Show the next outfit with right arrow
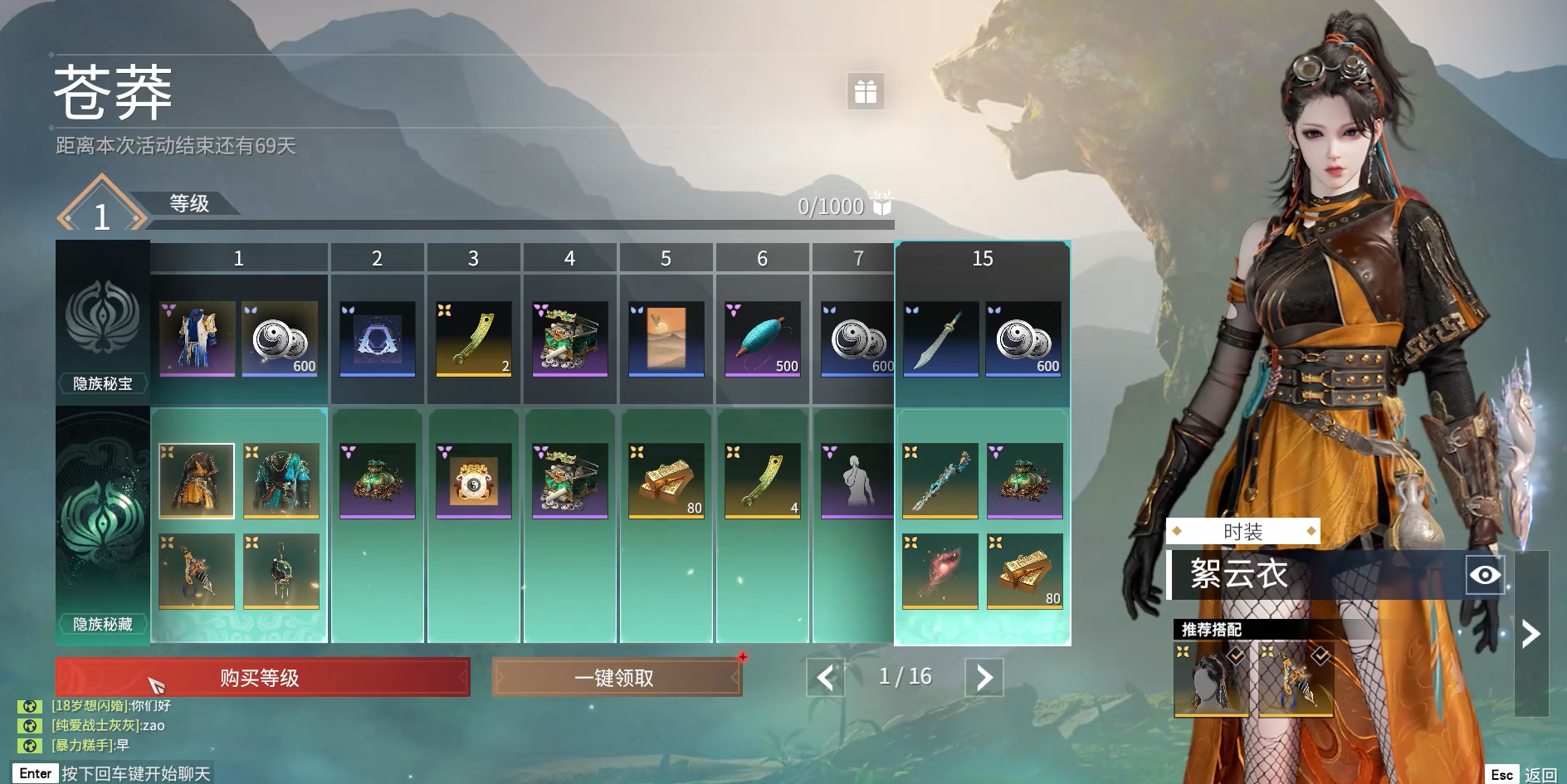Viewport: 1567px width, 784px height. 1530,634
